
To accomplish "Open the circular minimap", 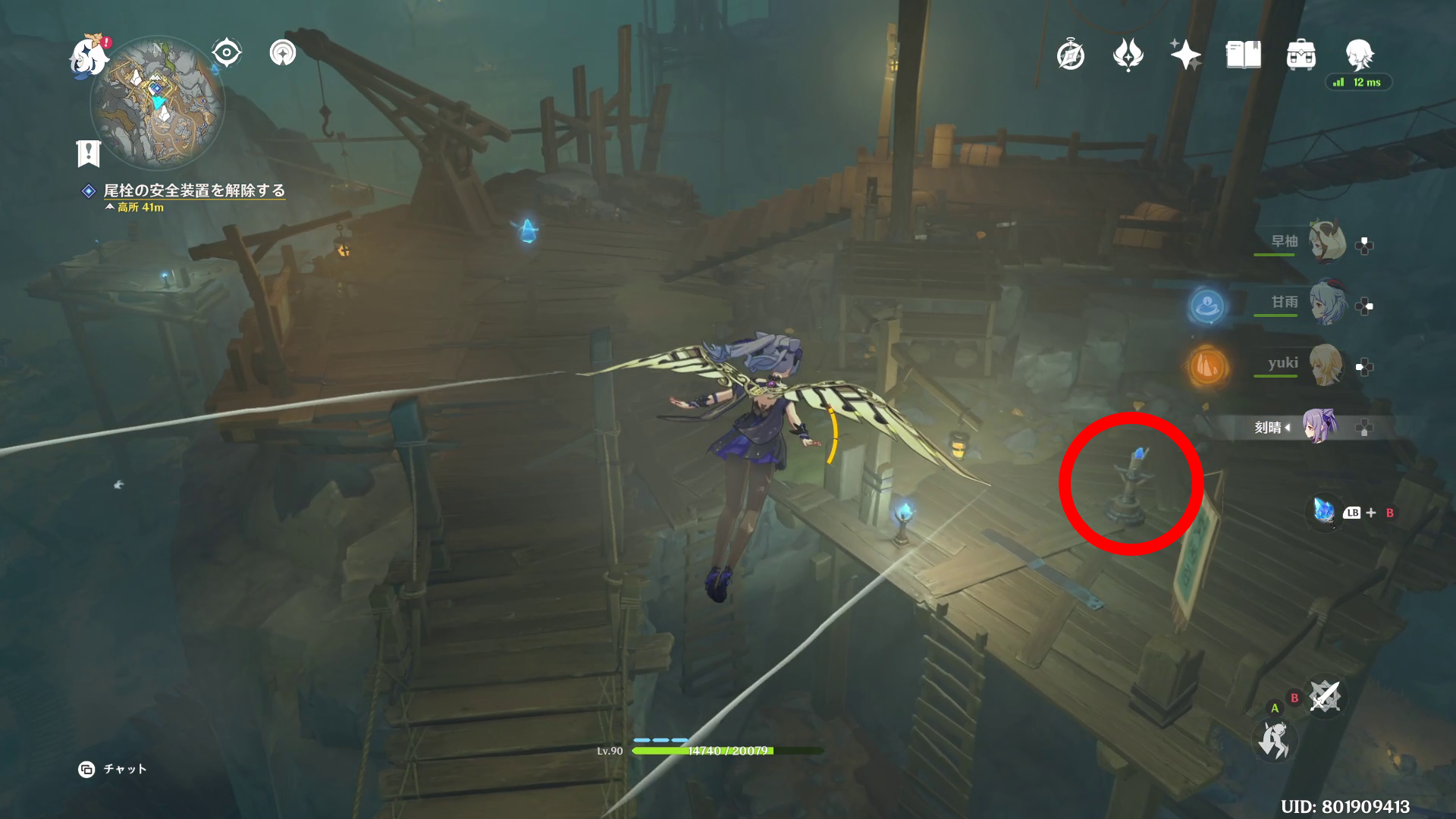I will coord(158,103).
